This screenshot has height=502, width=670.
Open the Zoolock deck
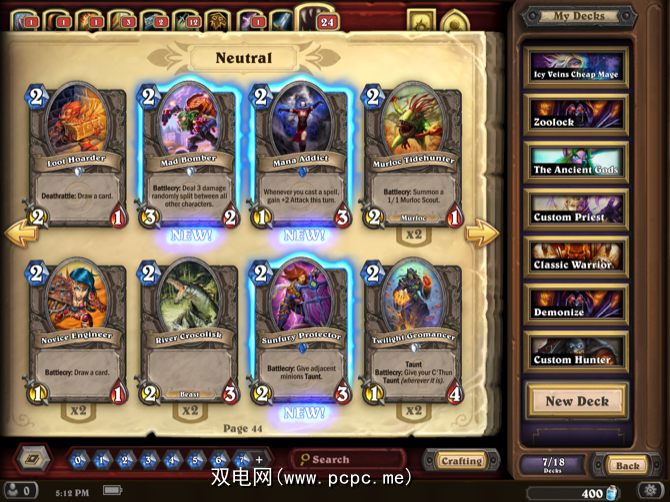pyautogui.click(x=578, y=114)
